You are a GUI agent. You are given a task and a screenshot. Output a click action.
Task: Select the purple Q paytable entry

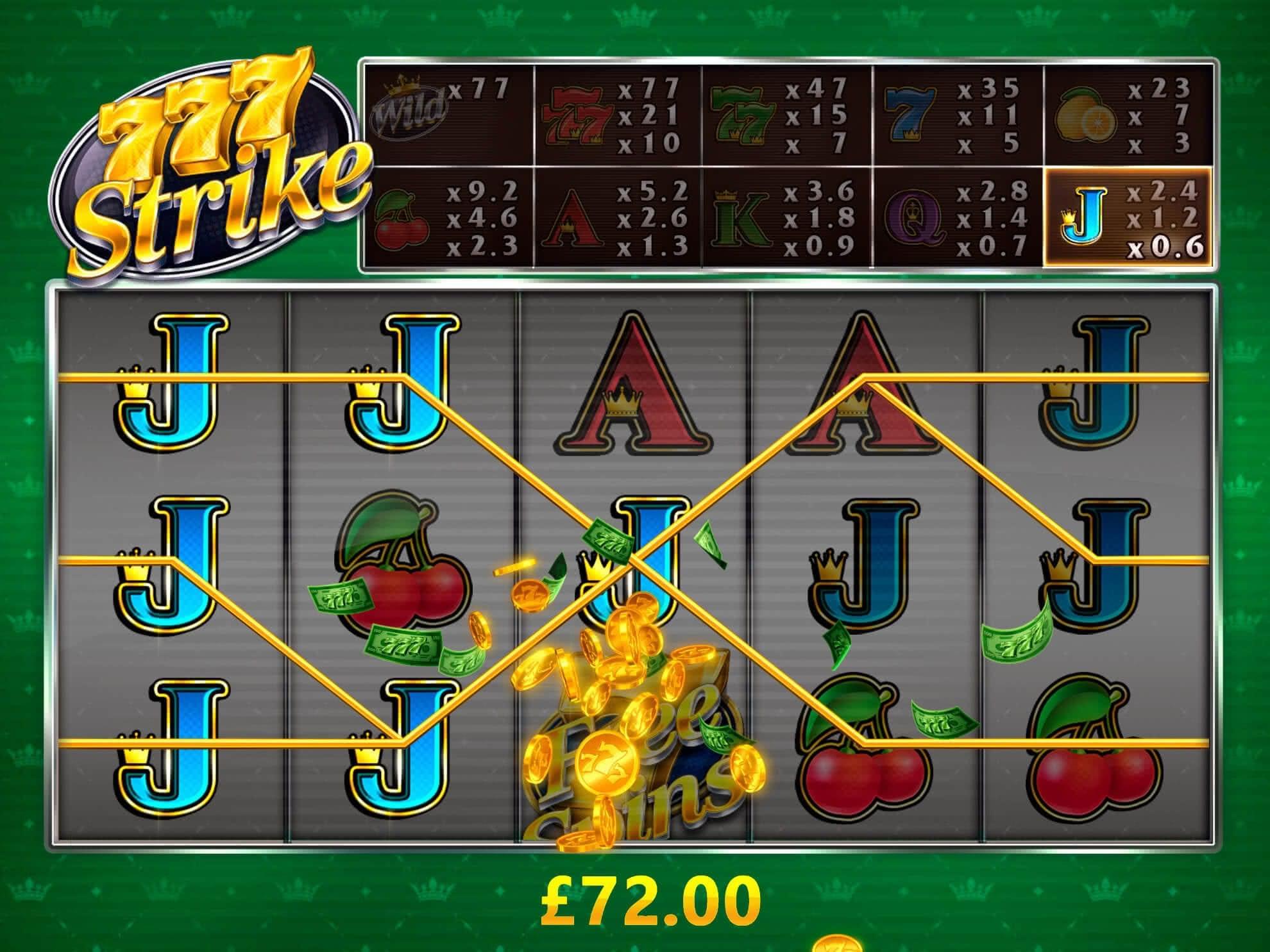[x=957, y=217]
